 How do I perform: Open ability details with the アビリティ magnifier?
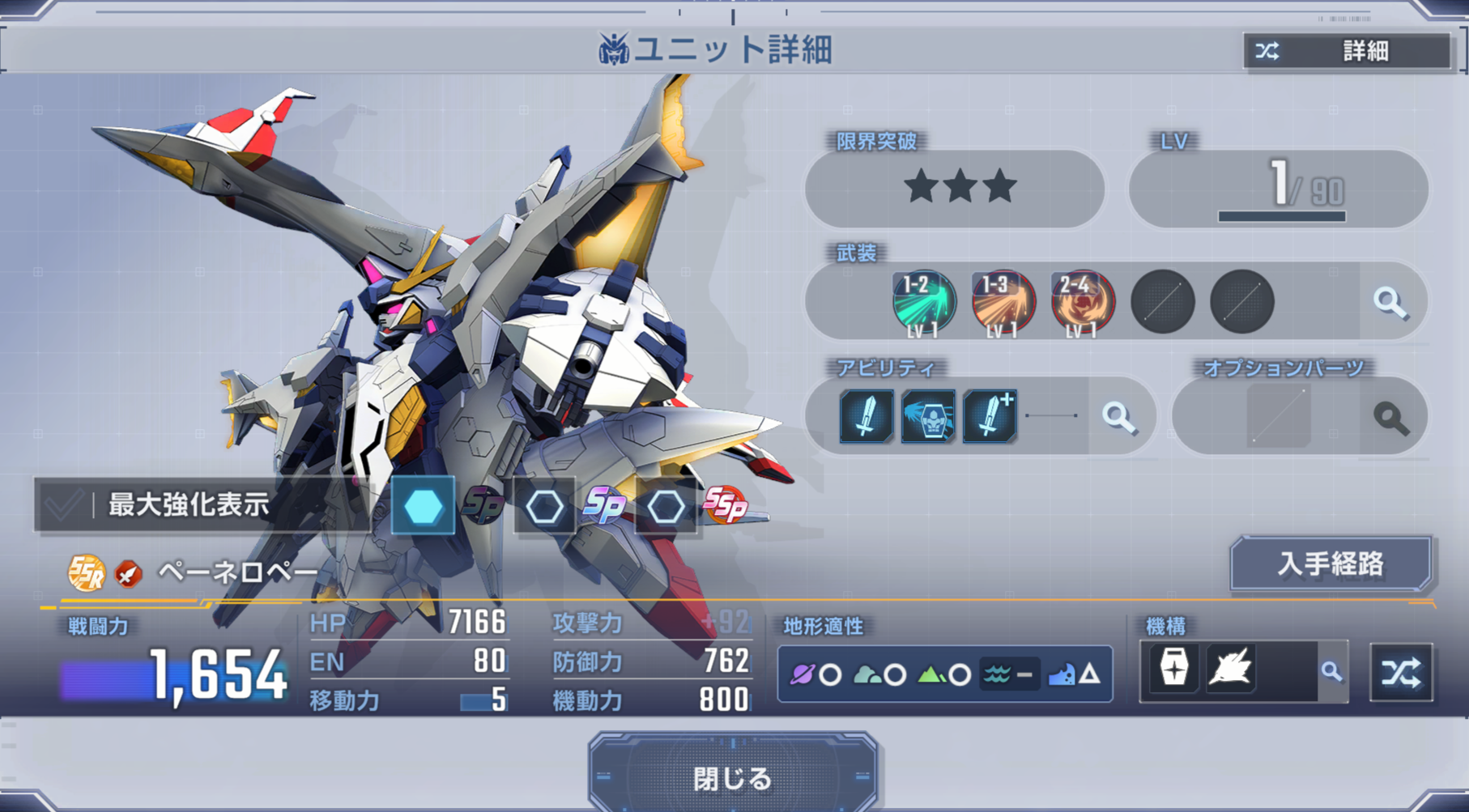coord(1118,417)
